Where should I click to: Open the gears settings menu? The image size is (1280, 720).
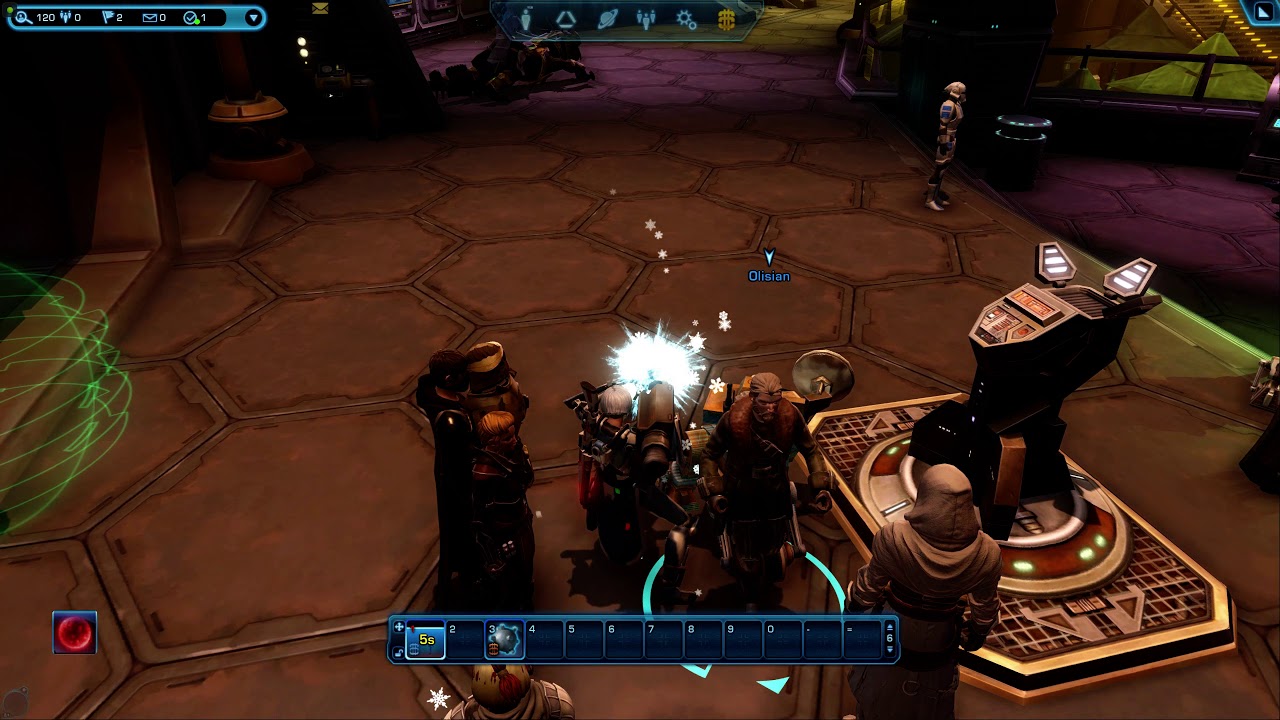[x=686, y=20]
